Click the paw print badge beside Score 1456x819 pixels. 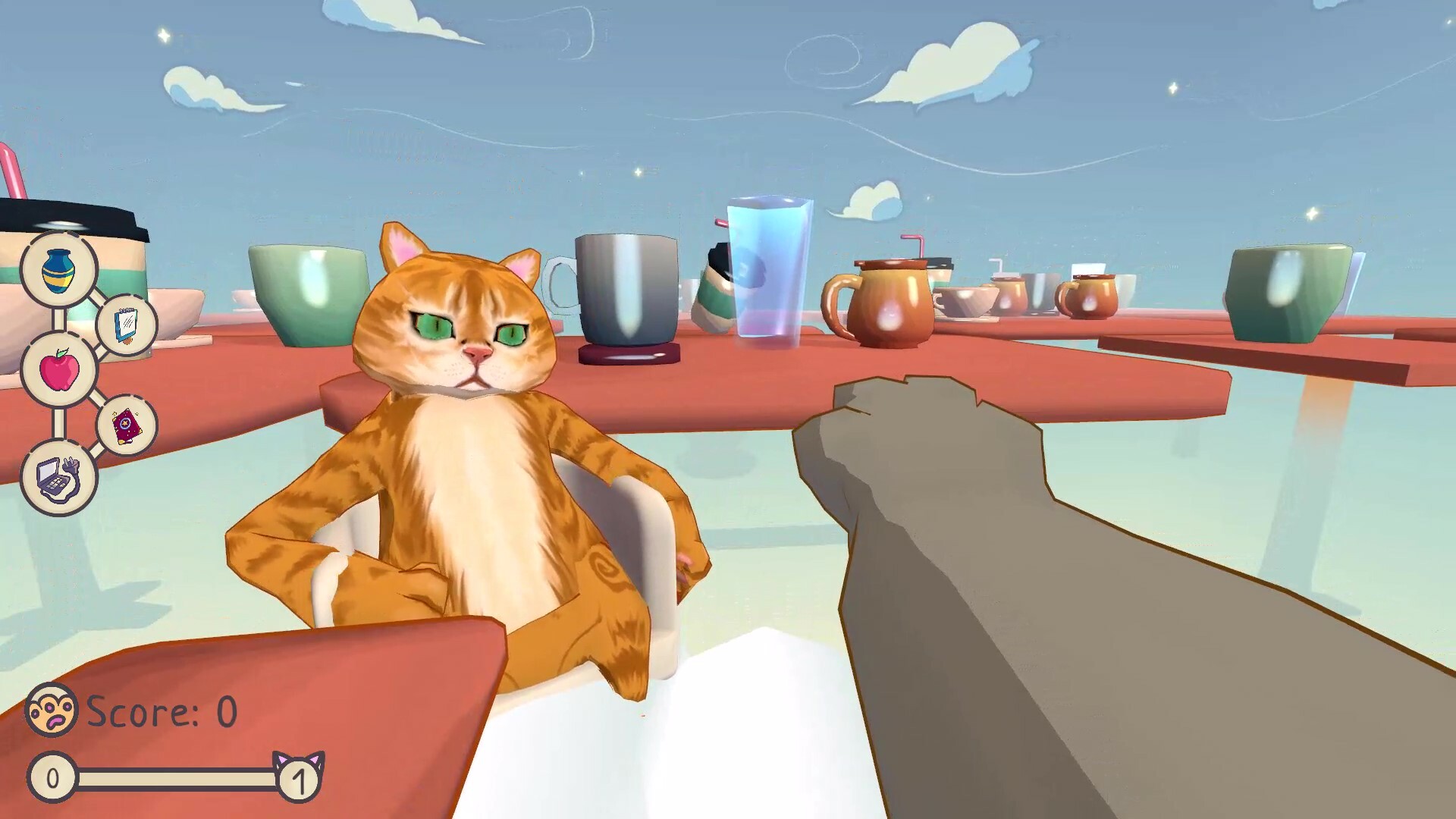[50, 711]
